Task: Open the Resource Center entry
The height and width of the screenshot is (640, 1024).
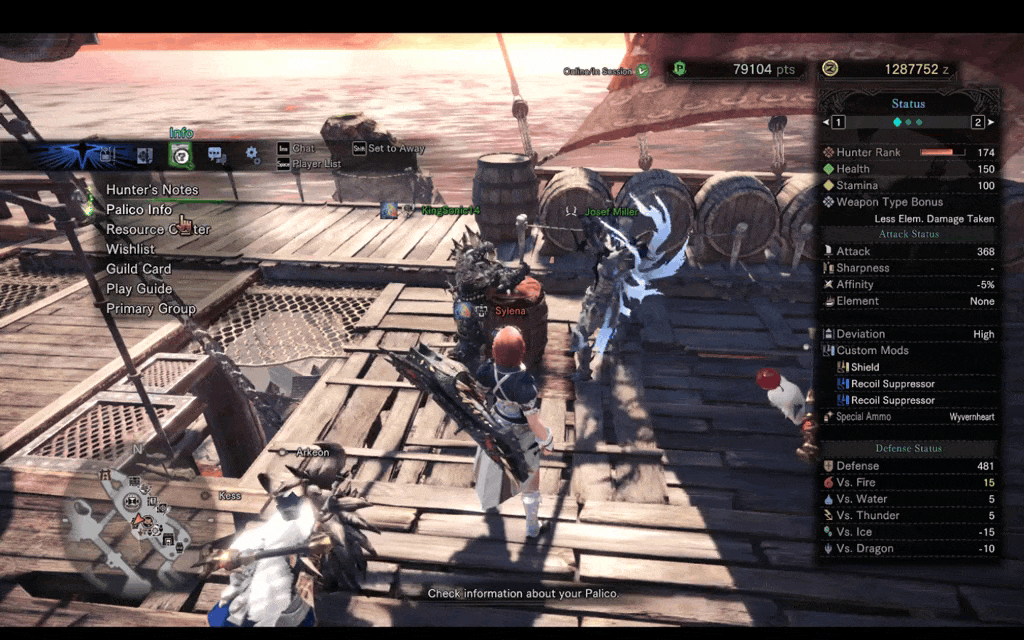Action: pos(158,229)
